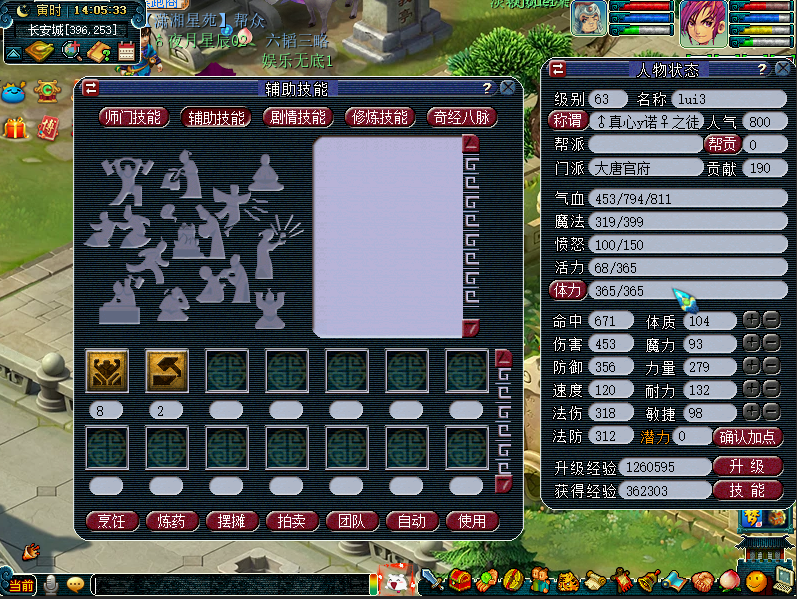
Task: Click the 烹饪 button
Action: (111, 521)
